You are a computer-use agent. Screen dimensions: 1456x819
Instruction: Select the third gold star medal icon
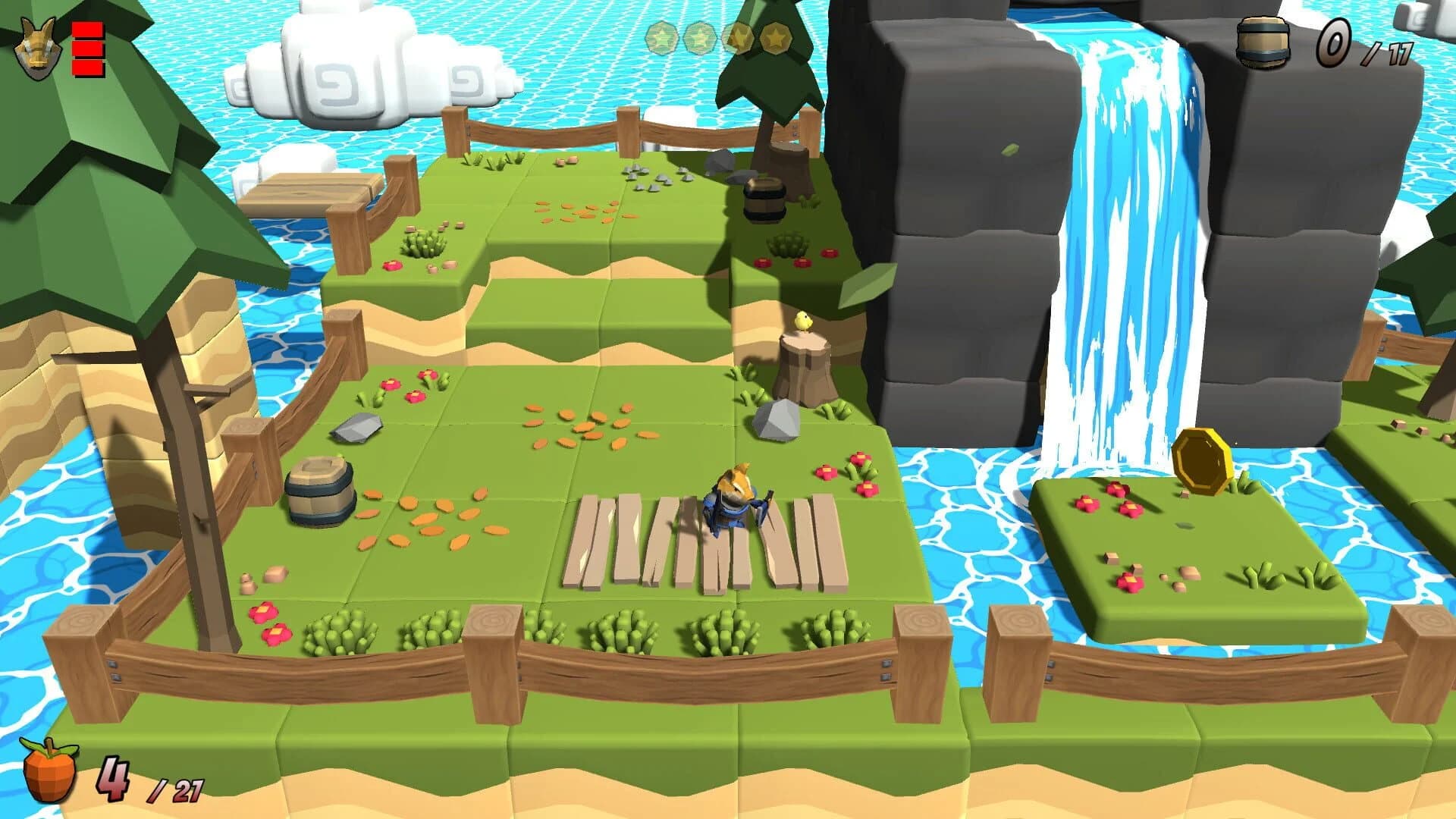[x=739, y=38]
